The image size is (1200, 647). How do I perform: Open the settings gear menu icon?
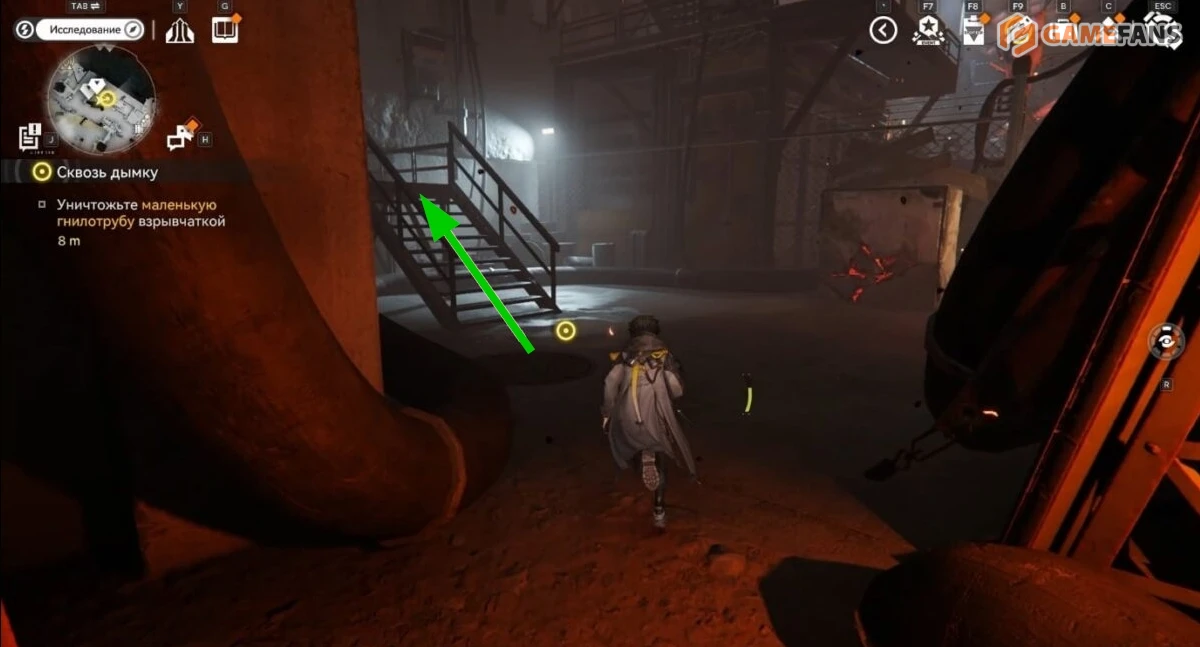[1161, 32]
